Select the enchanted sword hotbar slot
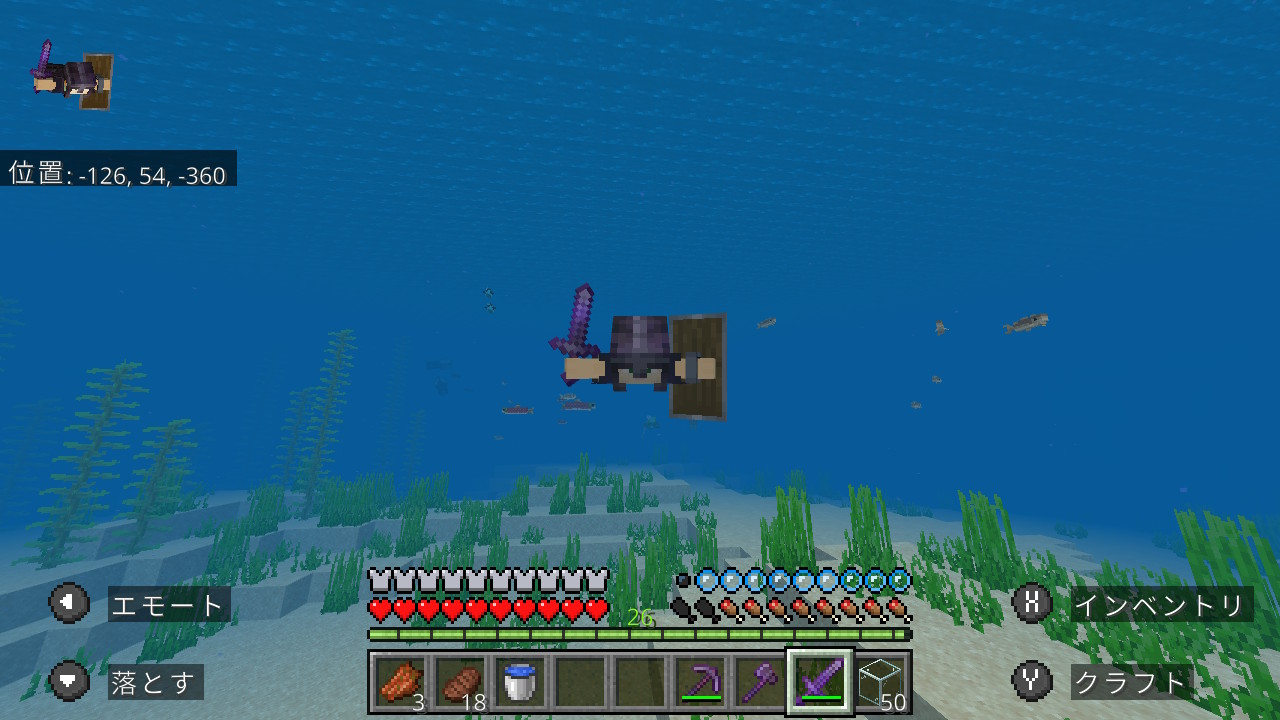The height and width of the screenshot is (720, 1280). coord(820,682)
